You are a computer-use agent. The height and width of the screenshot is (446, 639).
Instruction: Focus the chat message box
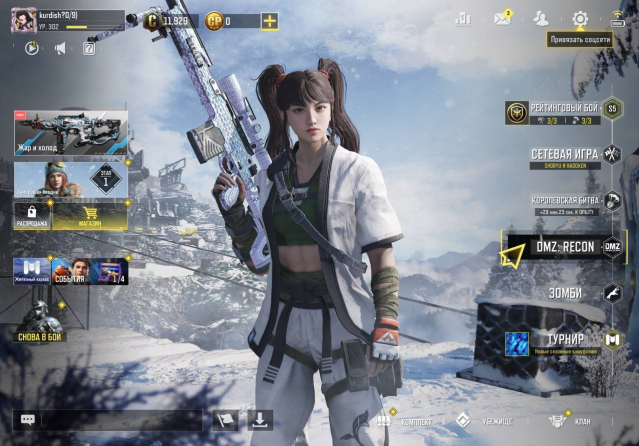pos(120,420)
